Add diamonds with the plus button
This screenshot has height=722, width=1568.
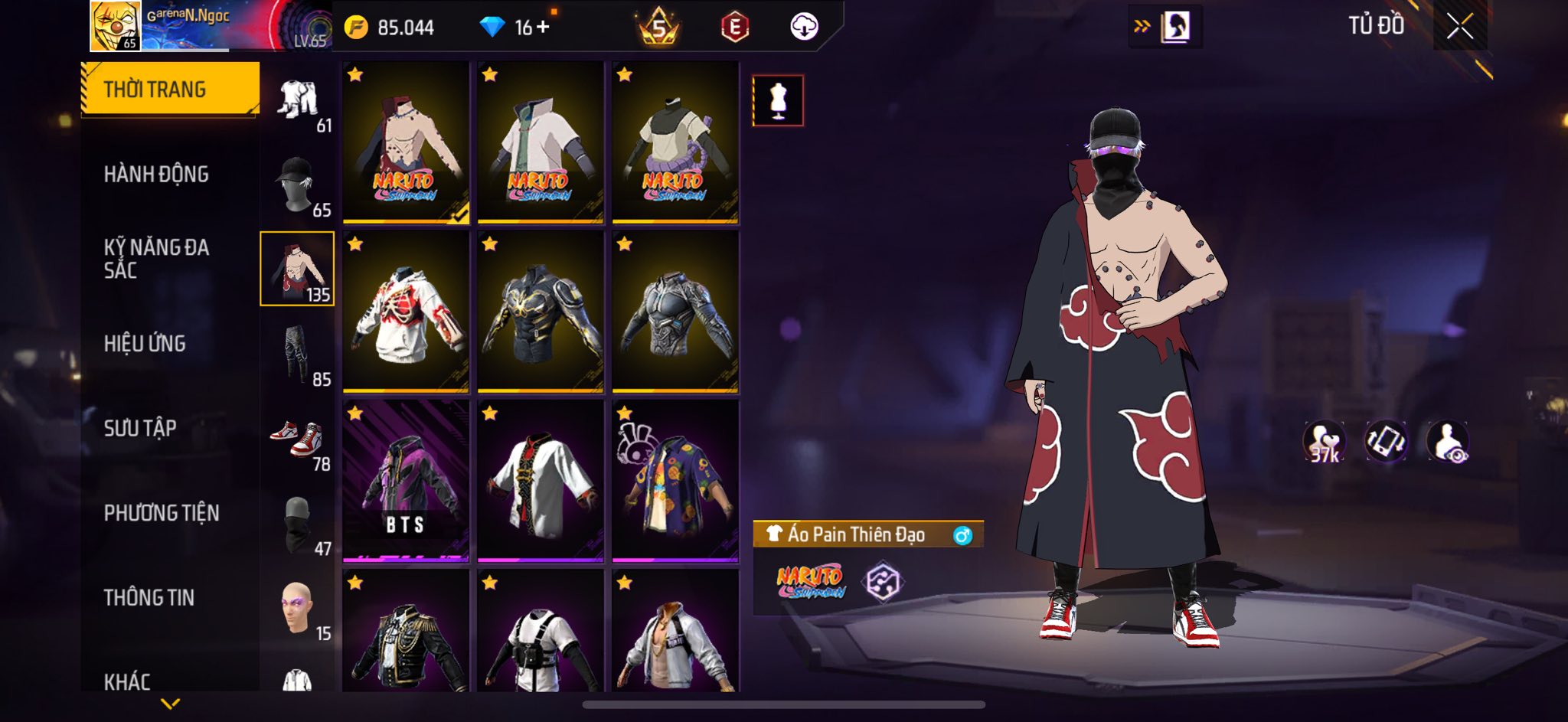click(x=543, y=28)
